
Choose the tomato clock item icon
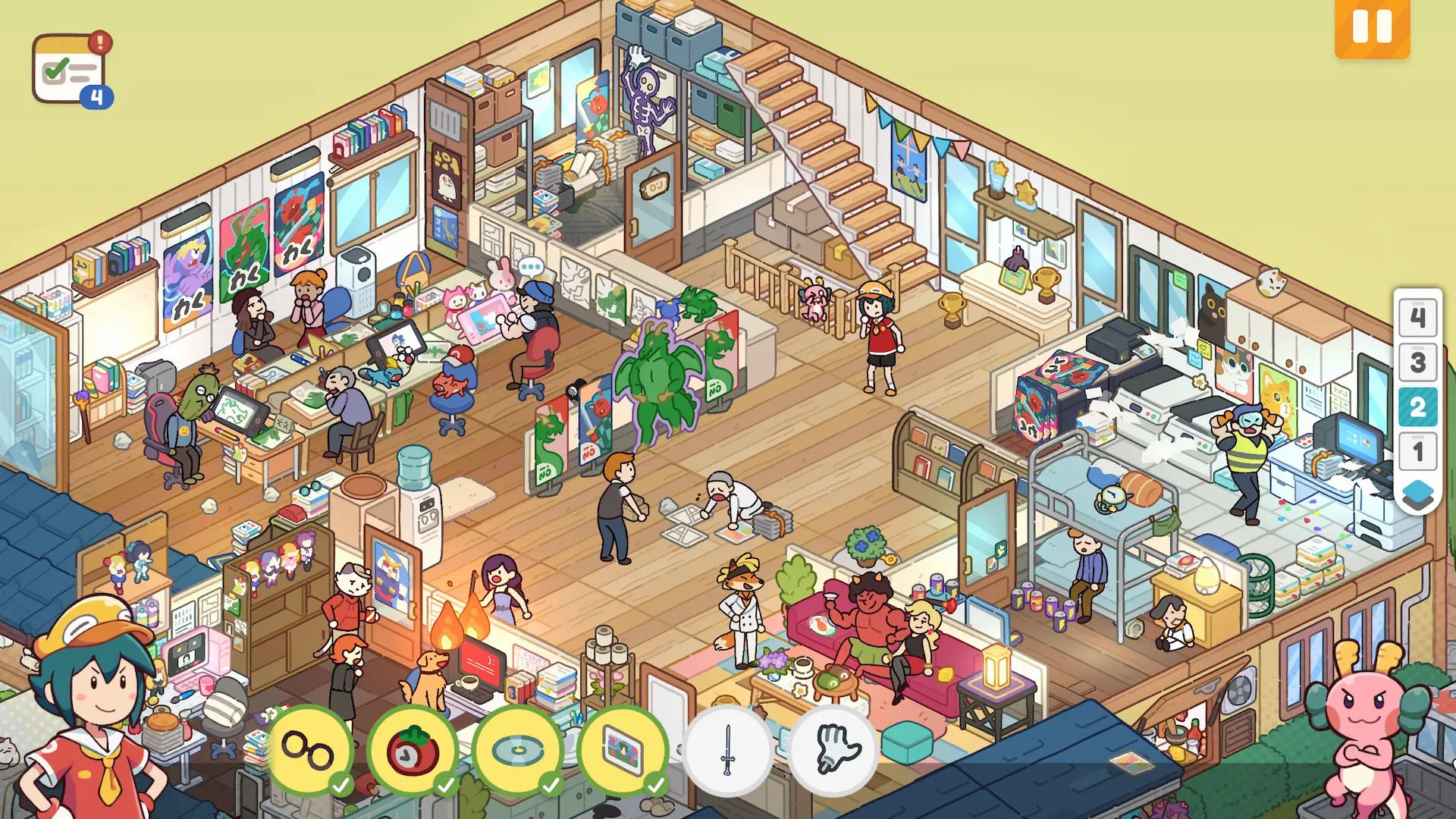click(413, 749)
